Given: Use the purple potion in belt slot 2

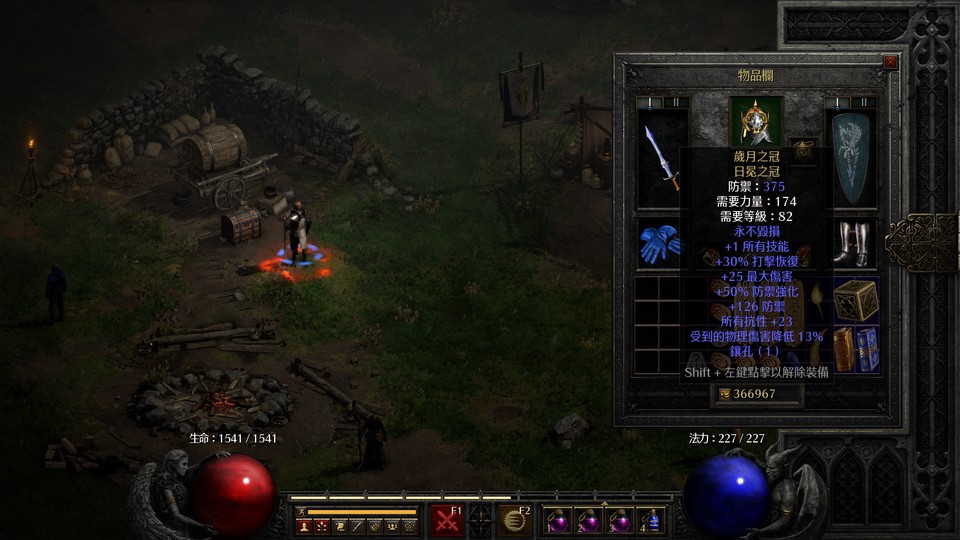Looking at the screenshot, I should click(x=589, y=521).
